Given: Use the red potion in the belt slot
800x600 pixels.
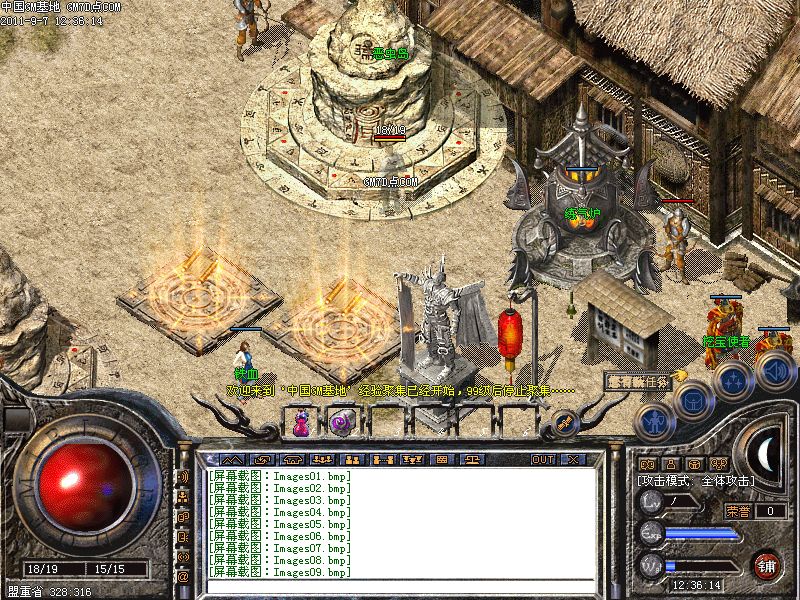Looking at the screenshot, I should point(300,424).
